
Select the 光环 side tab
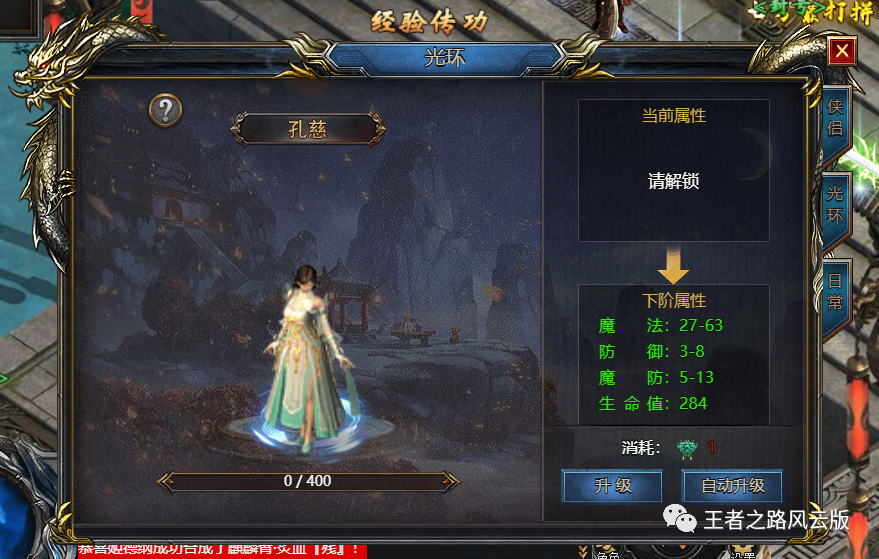(x=835, y=204)
